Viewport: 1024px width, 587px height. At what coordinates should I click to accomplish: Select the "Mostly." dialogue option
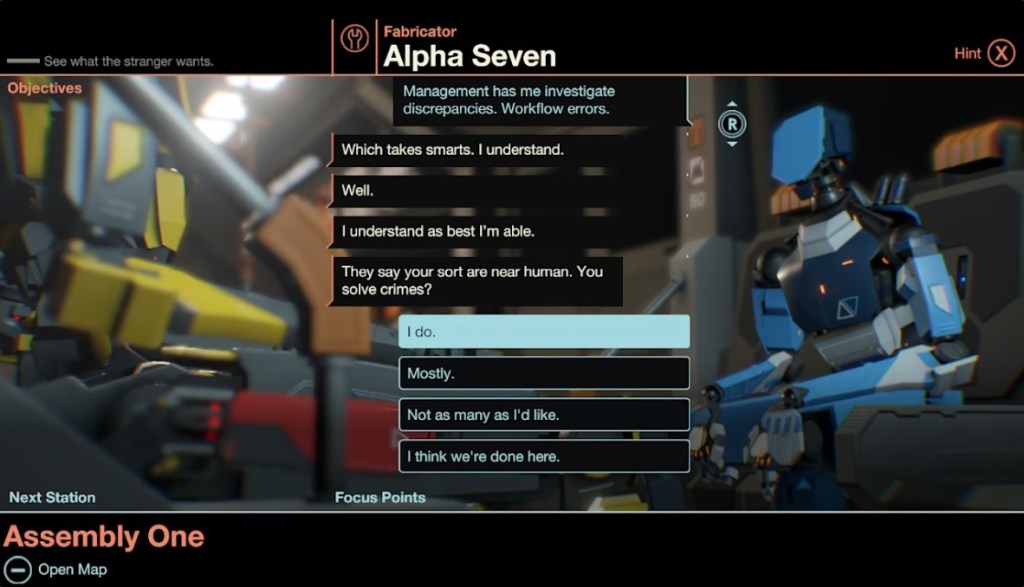click(544, 373)
